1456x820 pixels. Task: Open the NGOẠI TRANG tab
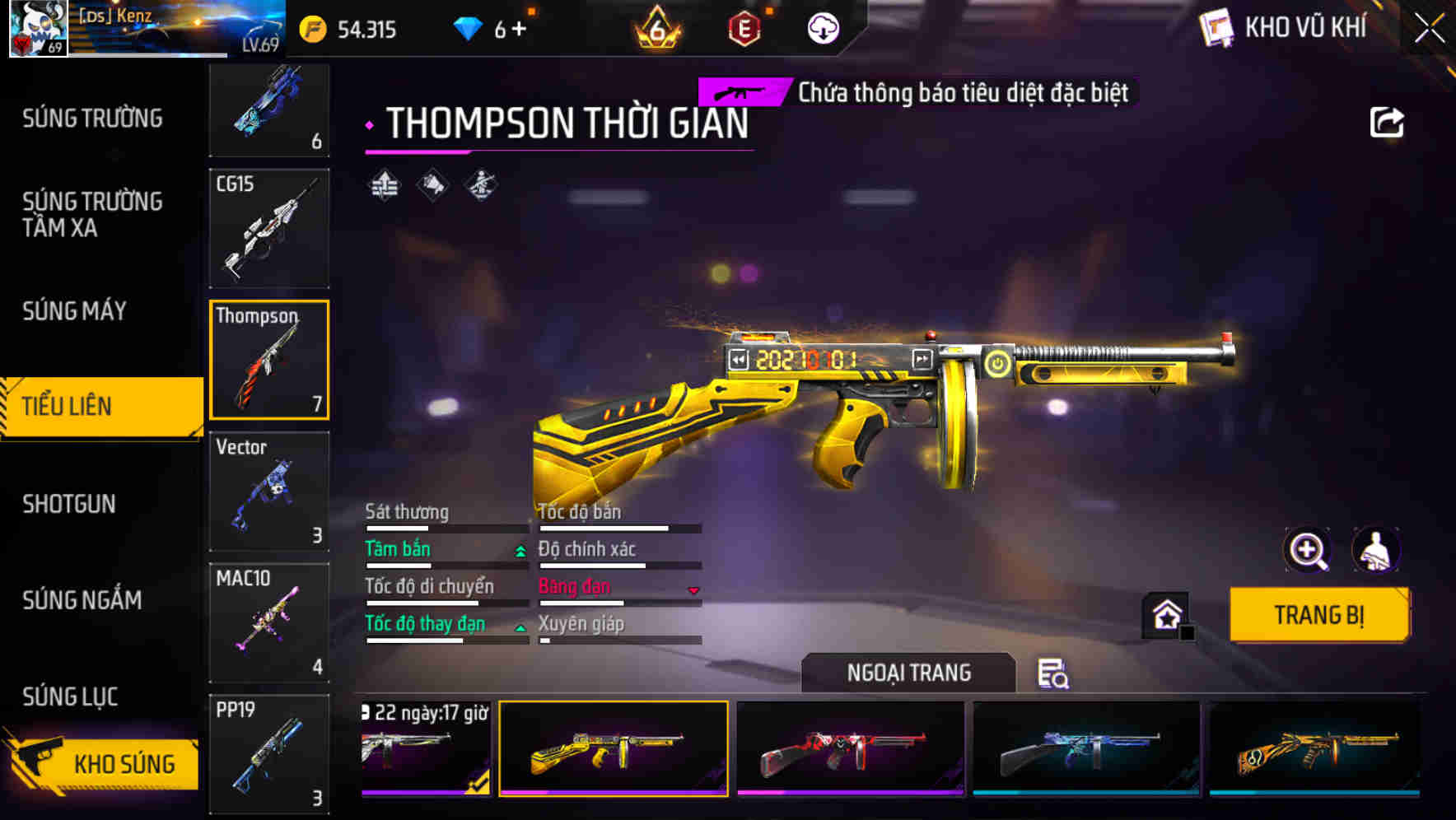908,673
